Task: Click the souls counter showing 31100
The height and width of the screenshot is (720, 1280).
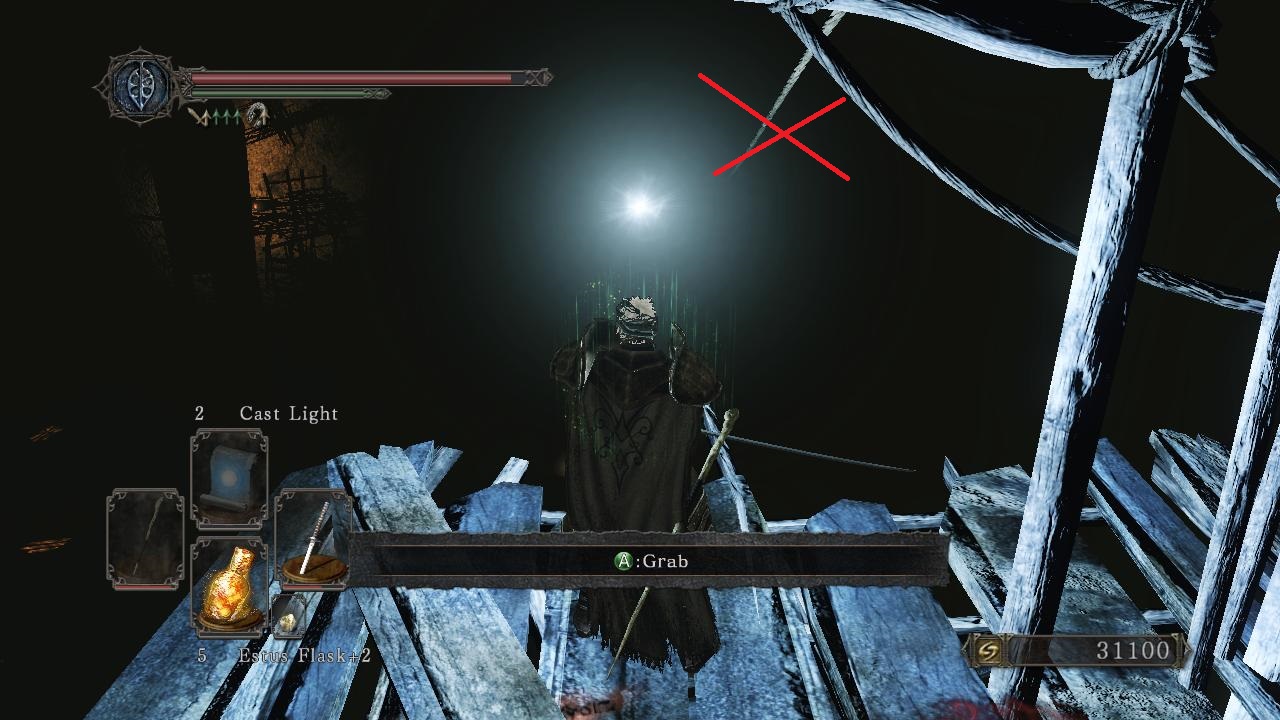Action: coord(1135,650)
